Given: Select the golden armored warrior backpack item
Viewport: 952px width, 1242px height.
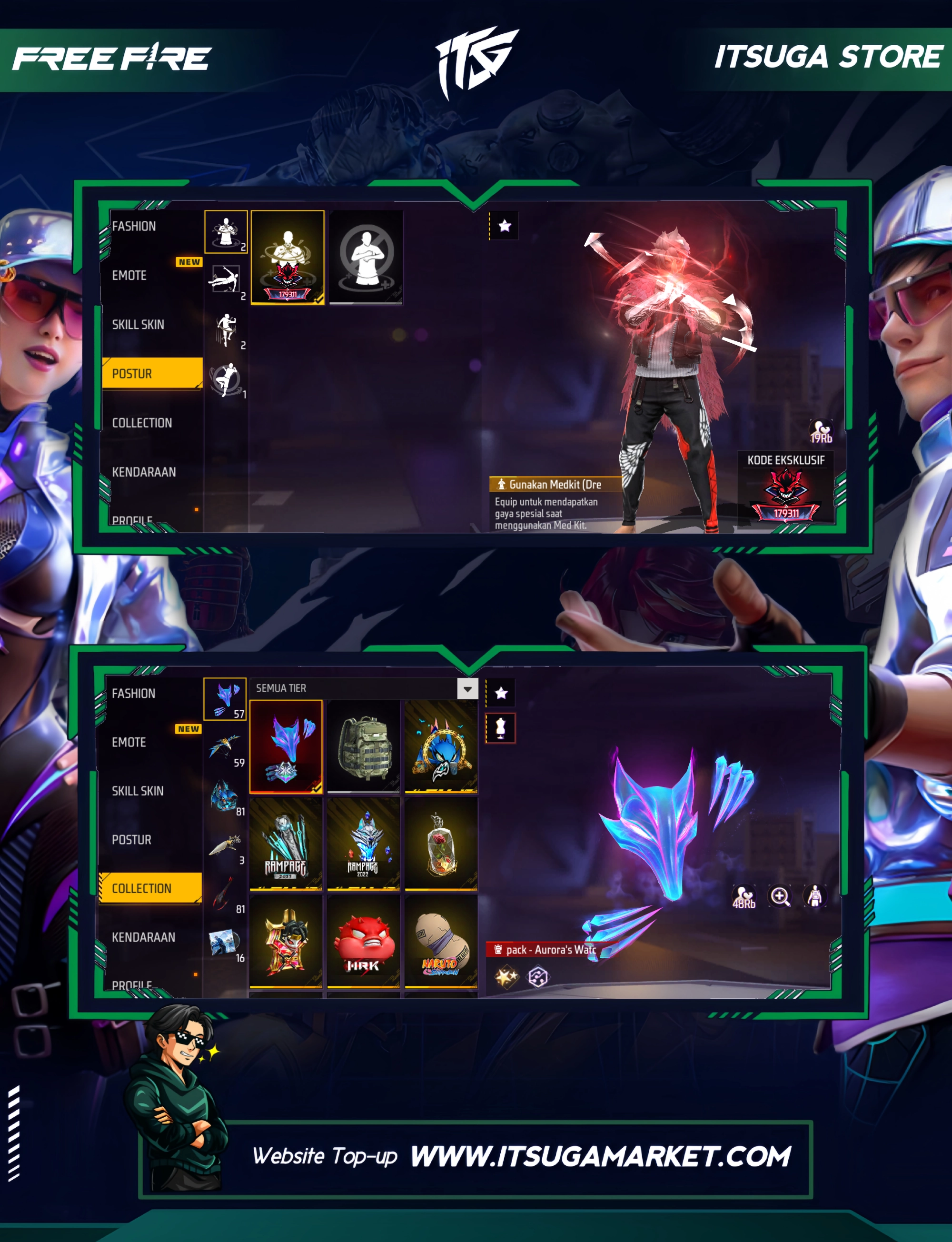Looking at the screenshot, I should tap(286, 942).
